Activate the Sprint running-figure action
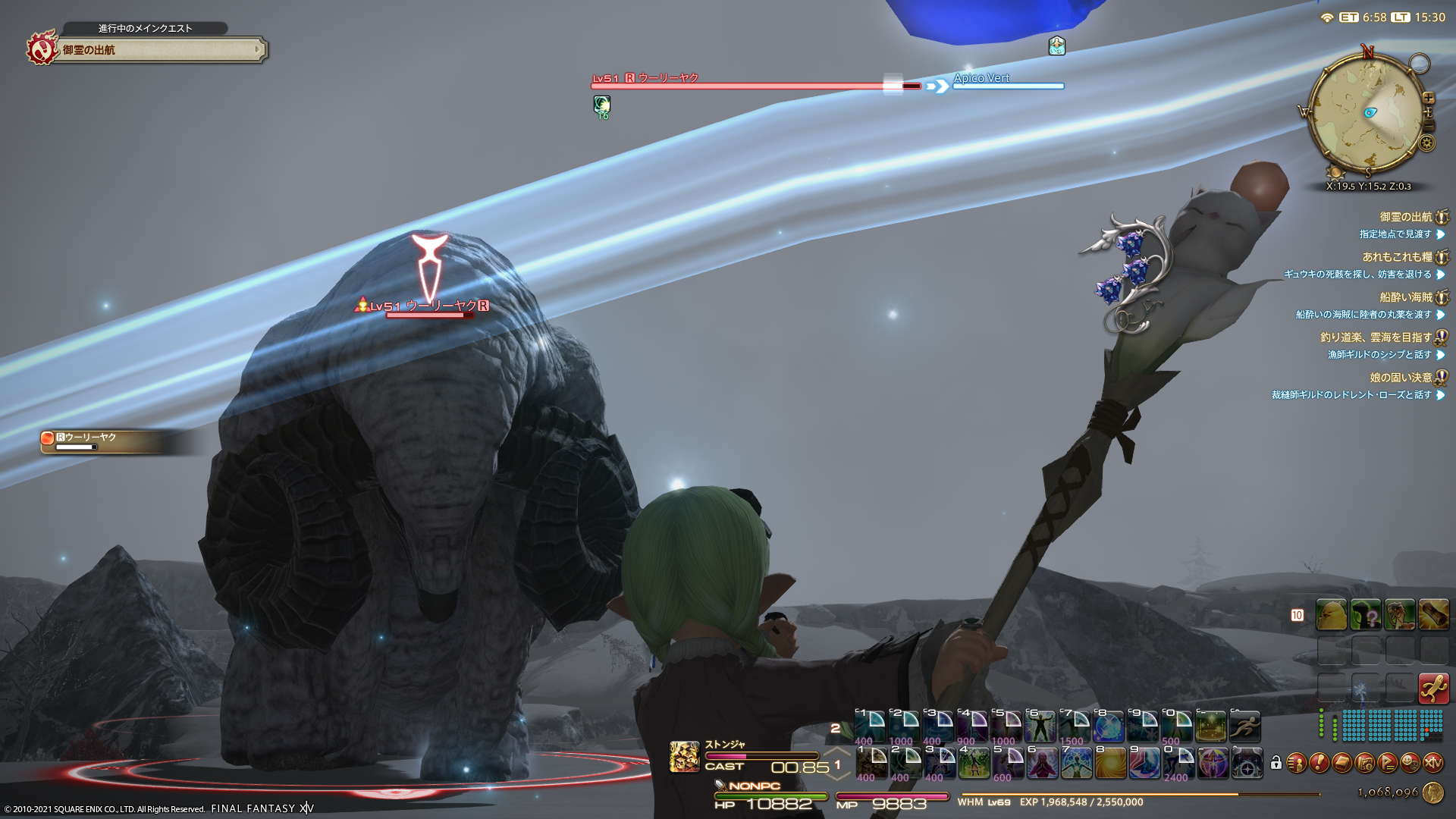 pyautogui.click(x=1245, y=726)
